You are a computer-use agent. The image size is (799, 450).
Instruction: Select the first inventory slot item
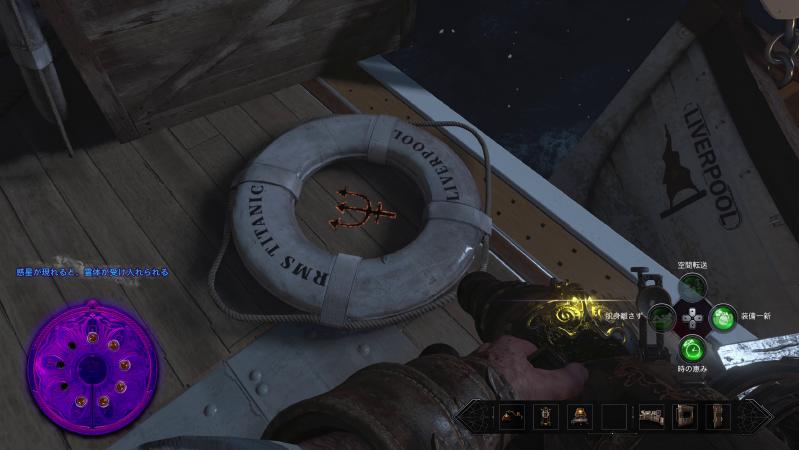point(512,415)
